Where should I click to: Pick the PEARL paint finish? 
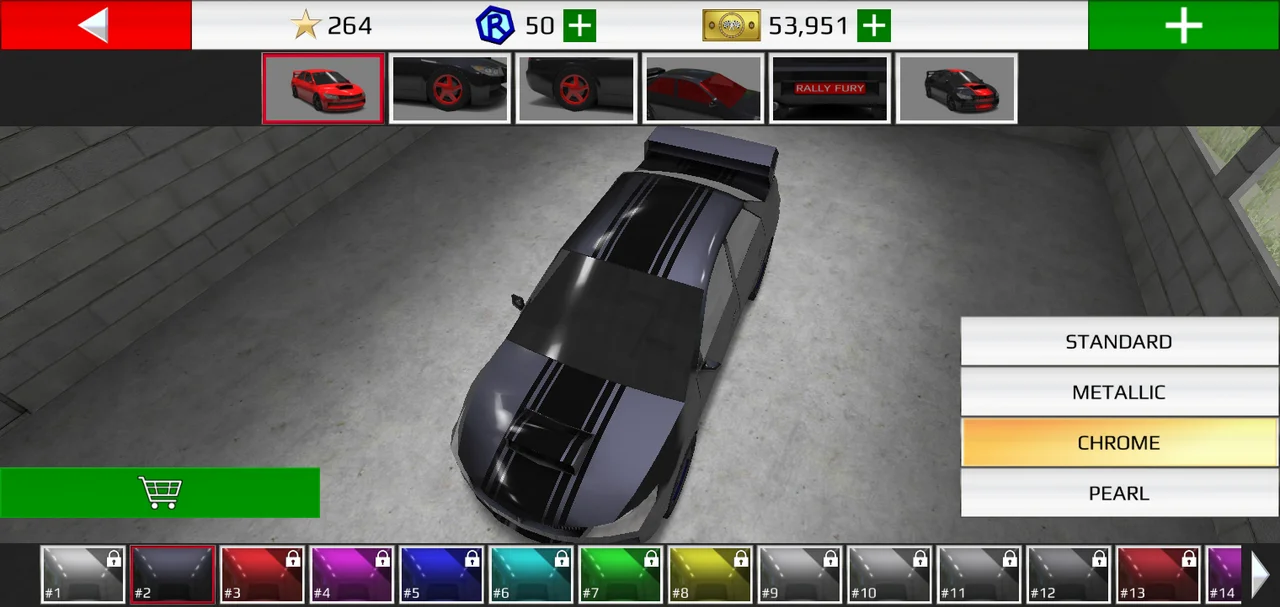click(1119, 493)
